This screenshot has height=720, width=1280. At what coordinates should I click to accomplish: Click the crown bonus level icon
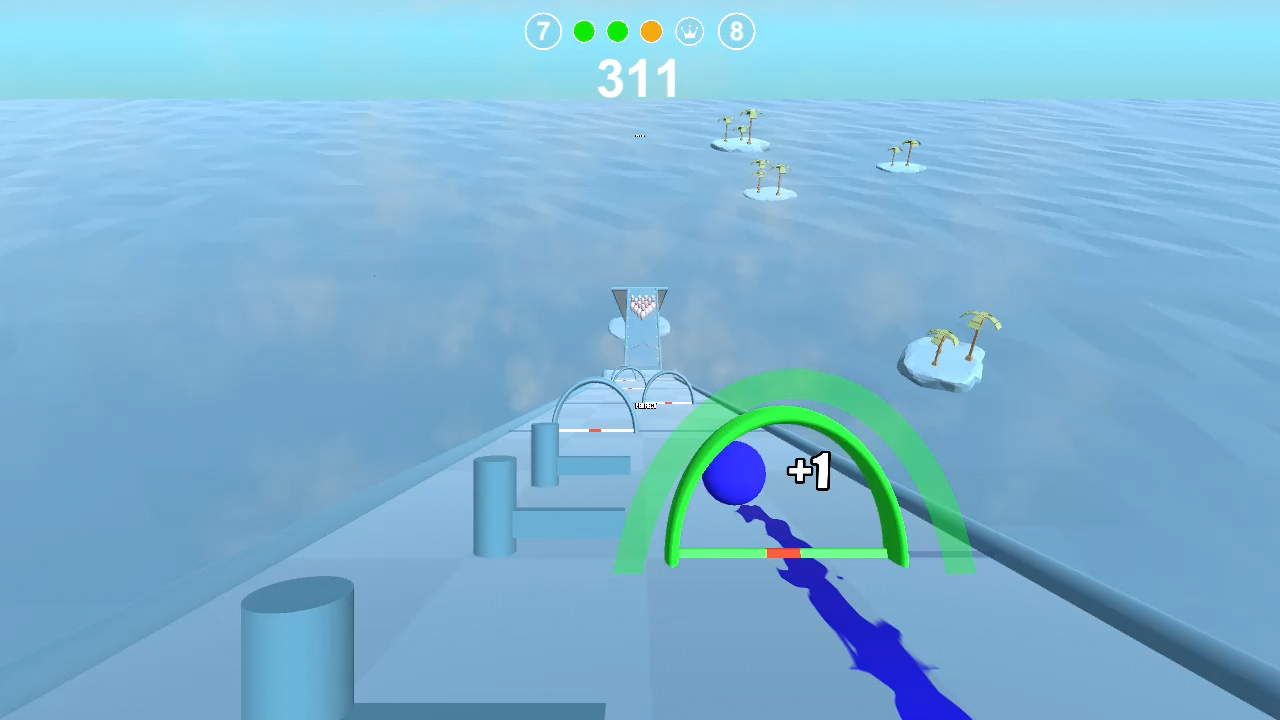tap(691, 31)
